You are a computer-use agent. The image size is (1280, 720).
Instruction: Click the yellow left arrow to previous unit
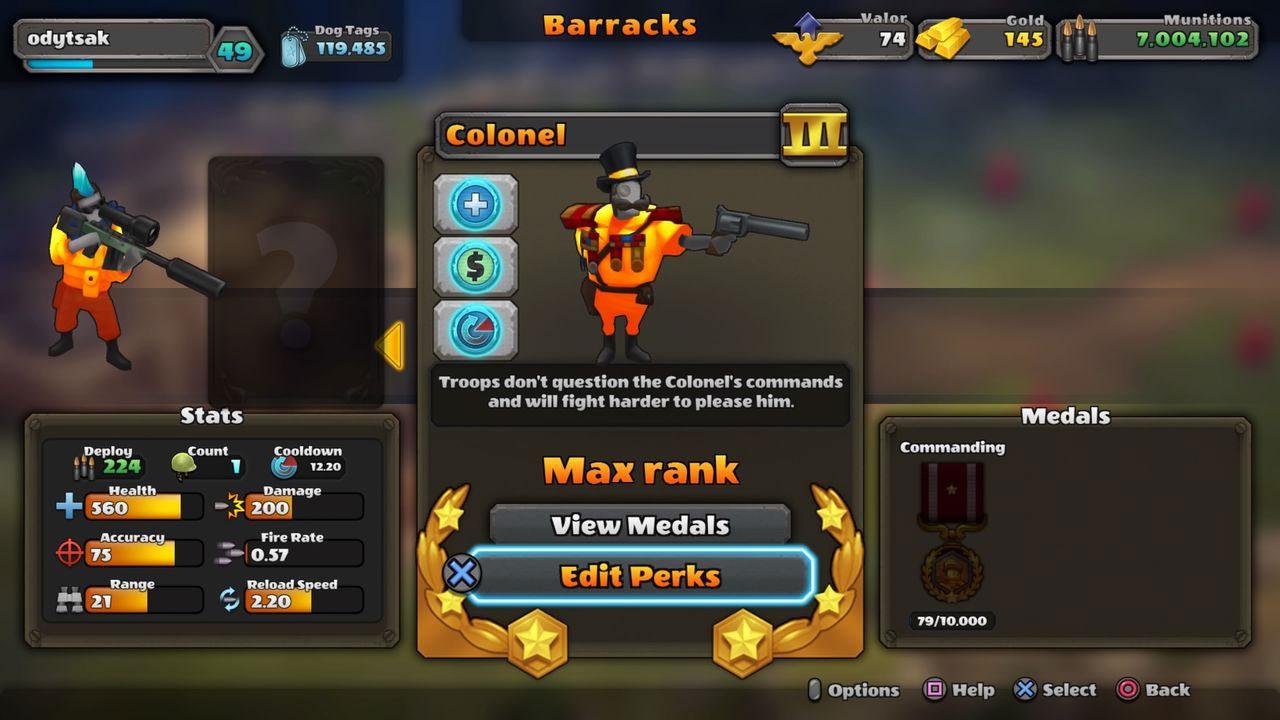pyautogui.click(x=390, y=345)
